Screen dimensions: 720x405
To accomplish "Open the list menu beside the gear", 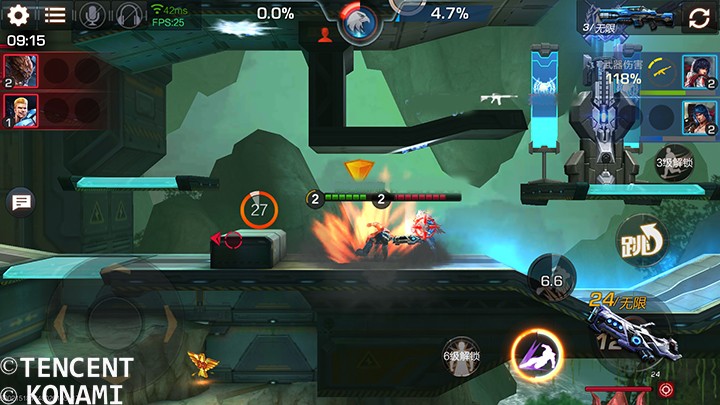I will click(55, 15).
